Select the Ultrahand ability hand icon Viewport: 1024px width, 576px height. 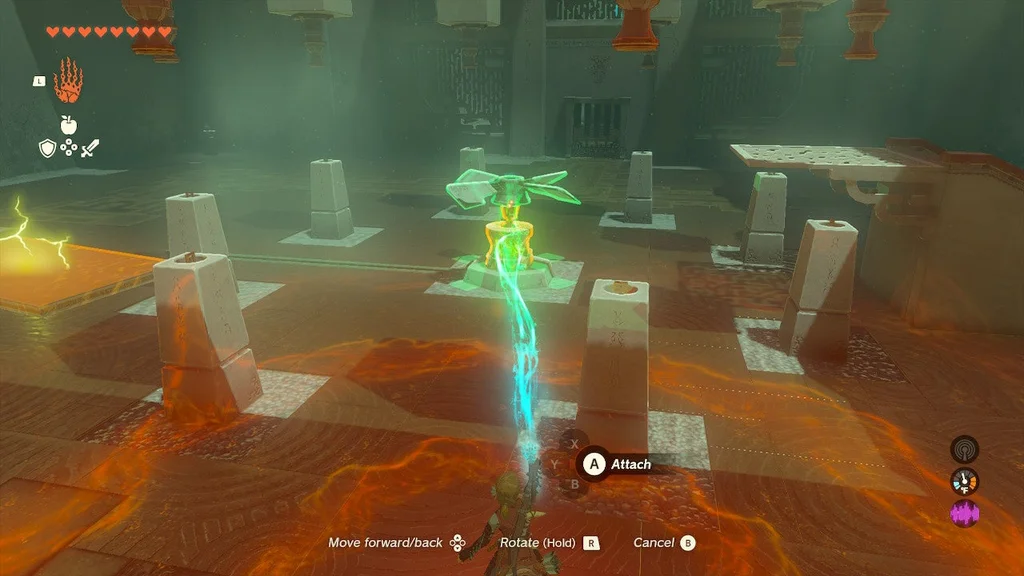(x=68, y=81)
